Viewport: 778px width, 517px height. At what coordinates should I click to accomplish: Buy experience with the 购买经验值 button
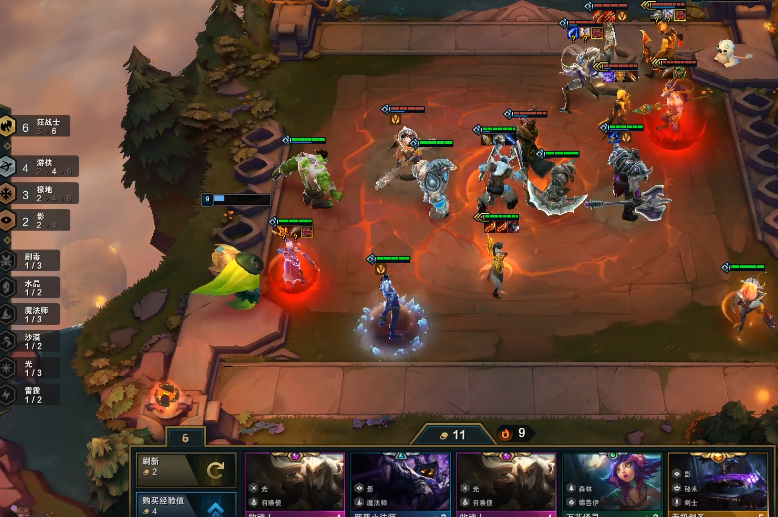click(x=186, y=505)
